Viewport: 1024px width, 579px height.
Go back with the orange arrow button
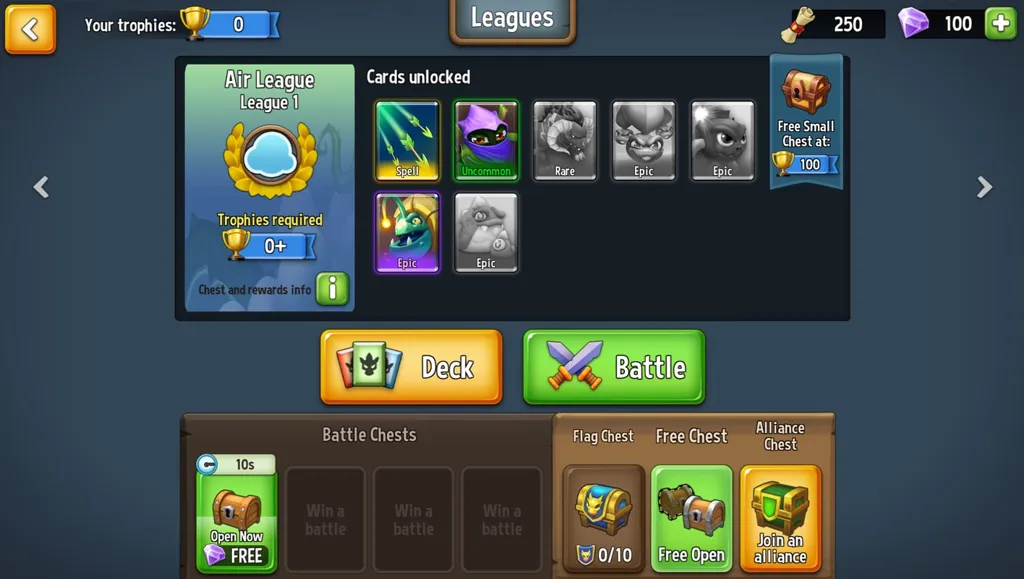[30, 29]
